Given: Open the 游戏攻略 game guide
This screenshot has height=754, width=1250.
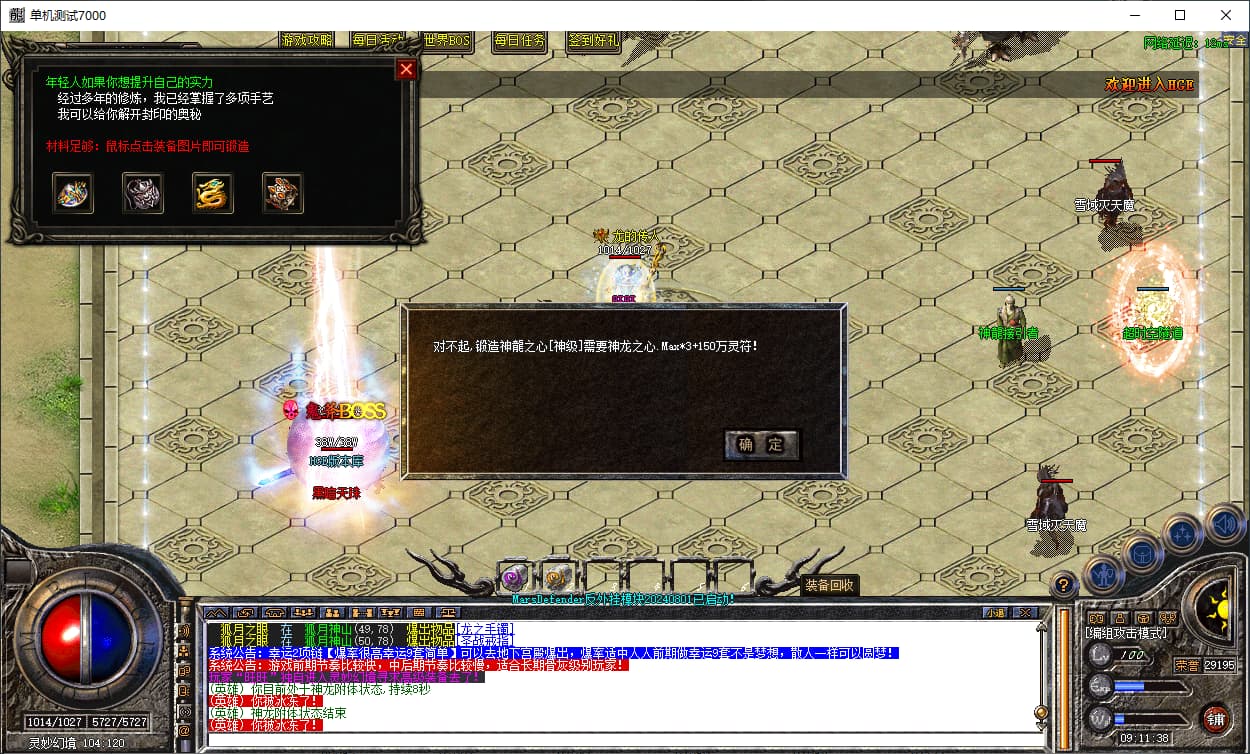Looking at the screenshot, I should click(309, 41).
